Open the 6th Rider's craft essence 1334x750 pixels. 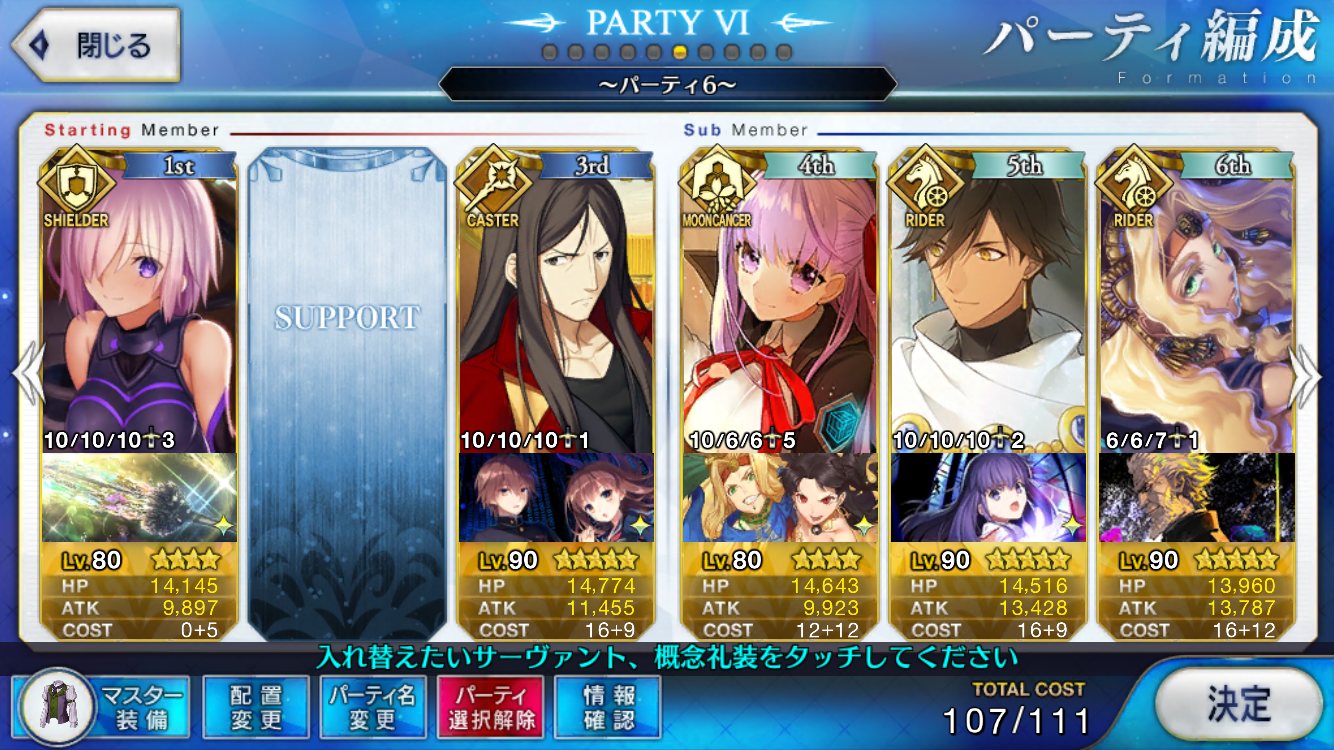coord(1196,498)
